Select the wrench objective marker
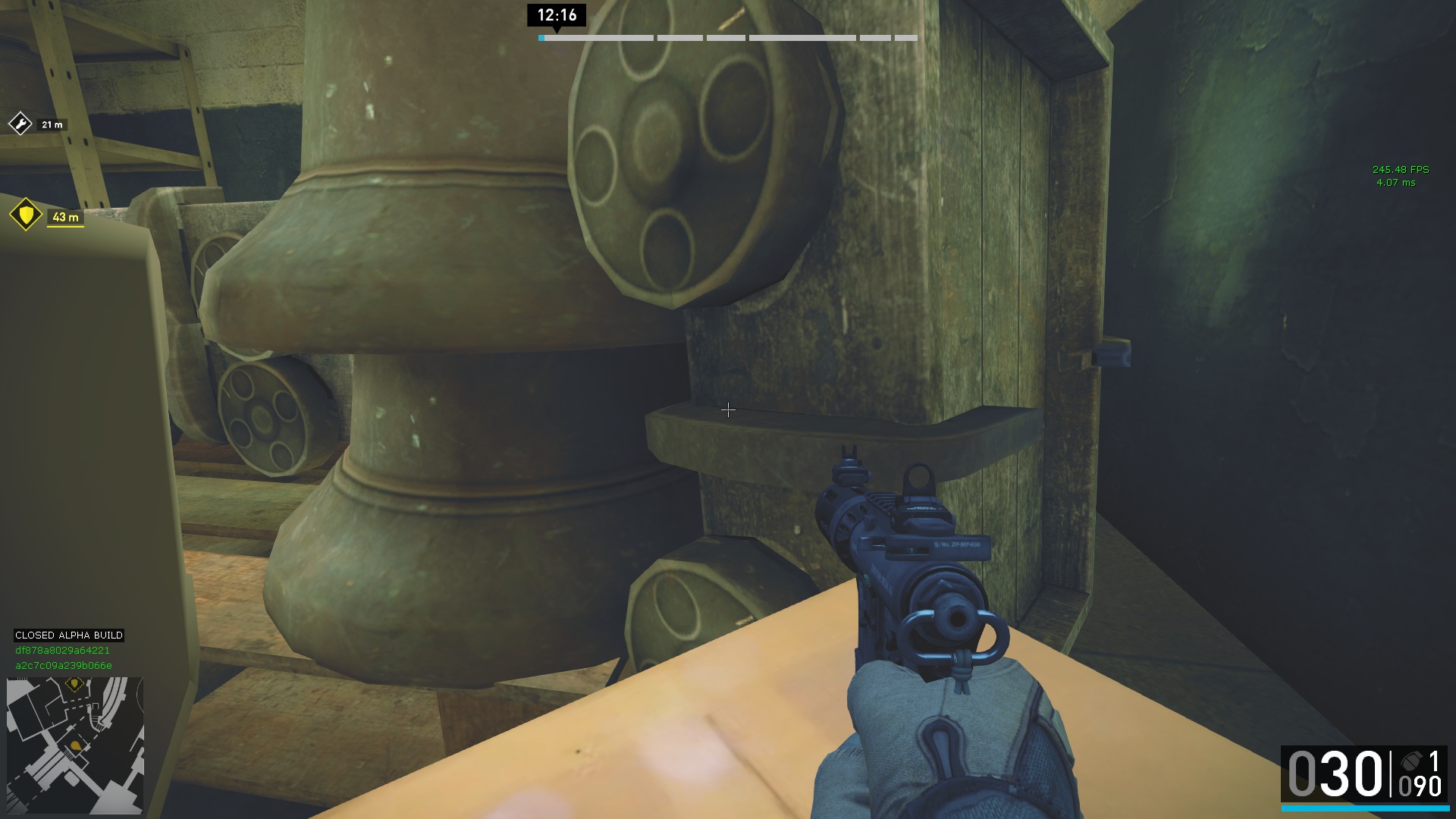The width and height of the screenshot is (1456, 819). pos(20,123)
